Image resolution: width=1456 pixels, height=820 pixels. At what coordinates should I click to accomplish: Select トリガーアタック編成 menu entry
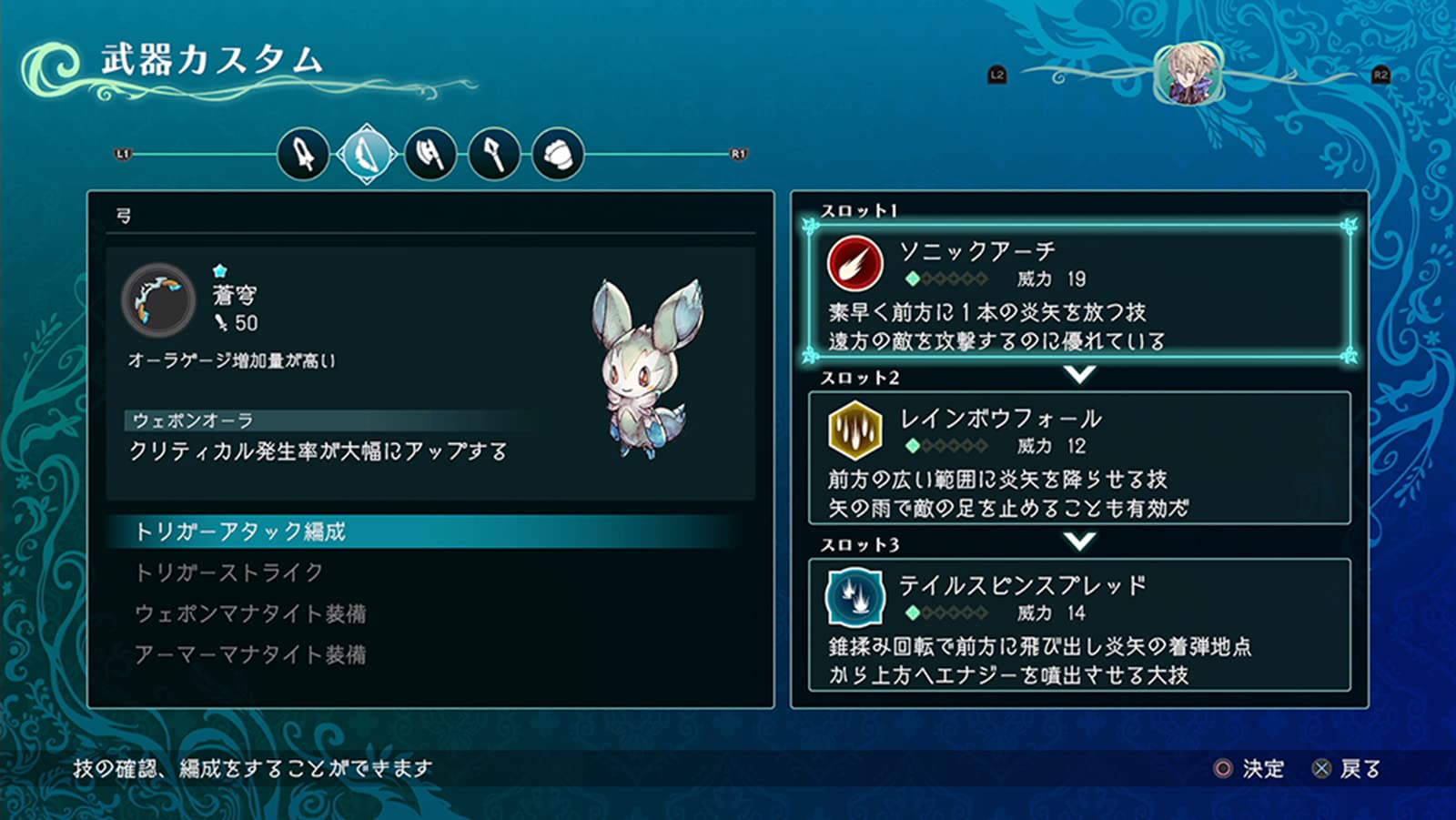pyautogui.click(x=240, y=531)
